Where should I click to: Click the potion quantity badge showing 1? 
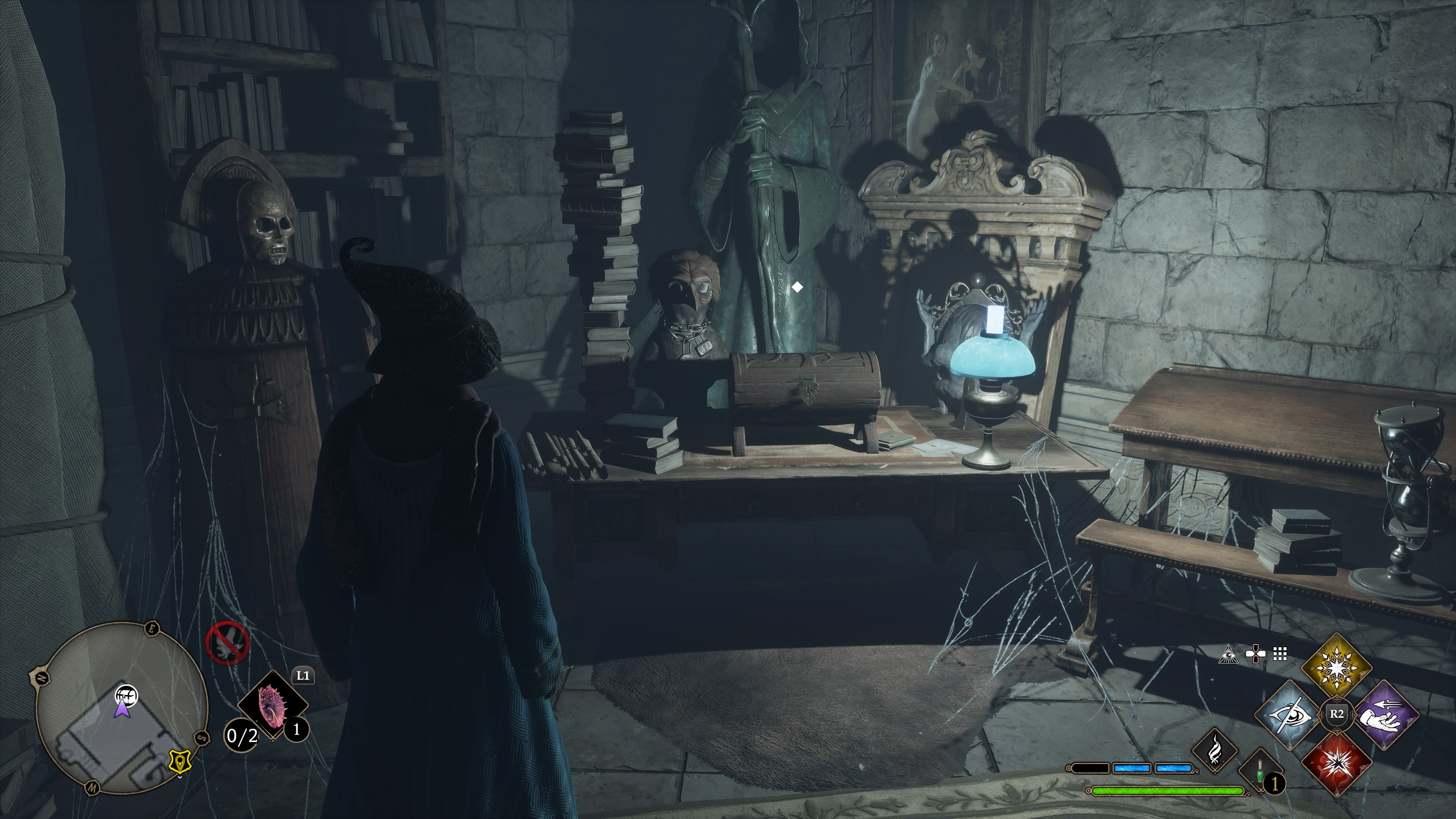[x=1275, y=784]
